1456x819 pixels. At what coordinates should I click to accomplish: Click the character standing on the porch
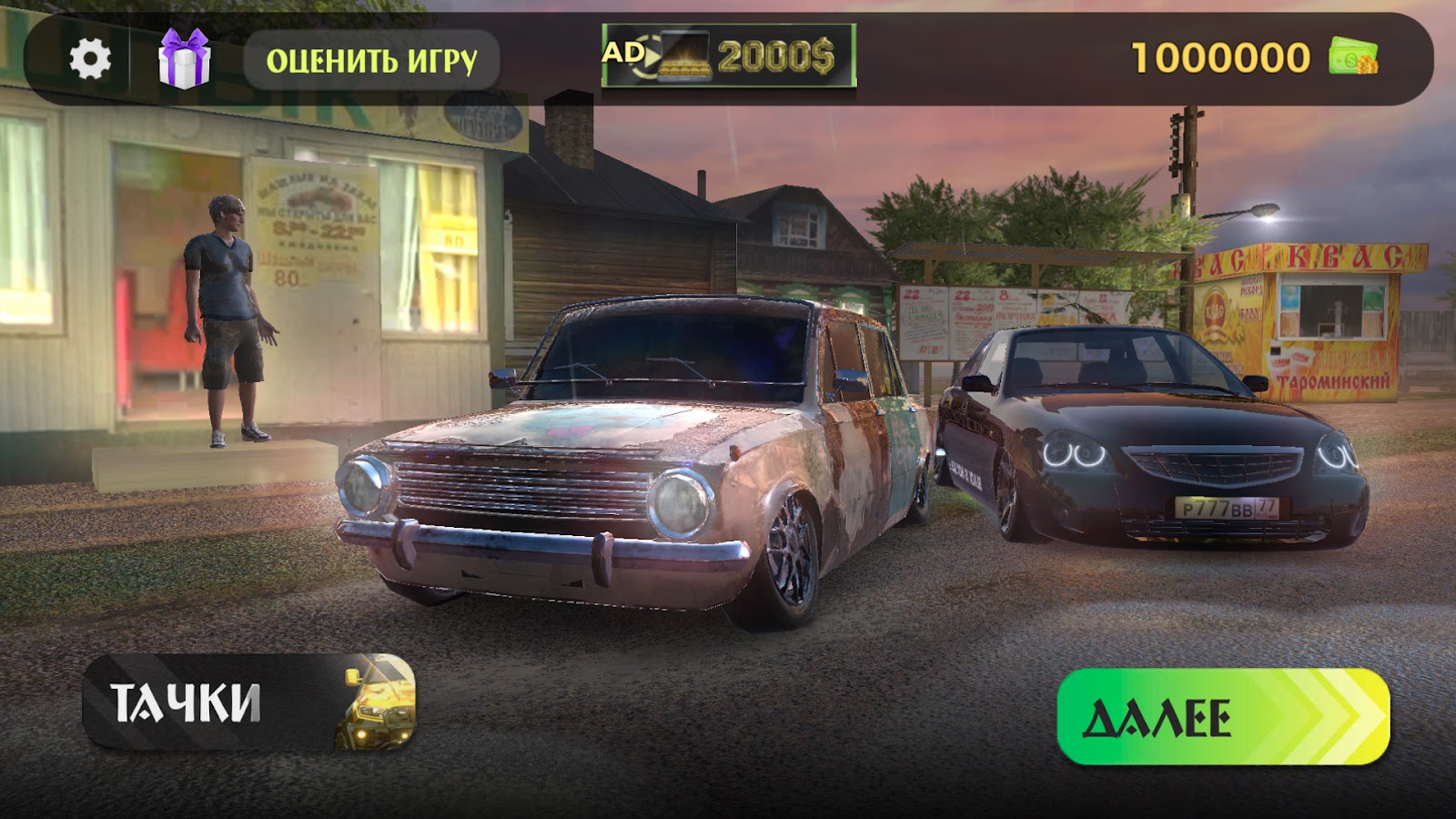pos(227,309)
